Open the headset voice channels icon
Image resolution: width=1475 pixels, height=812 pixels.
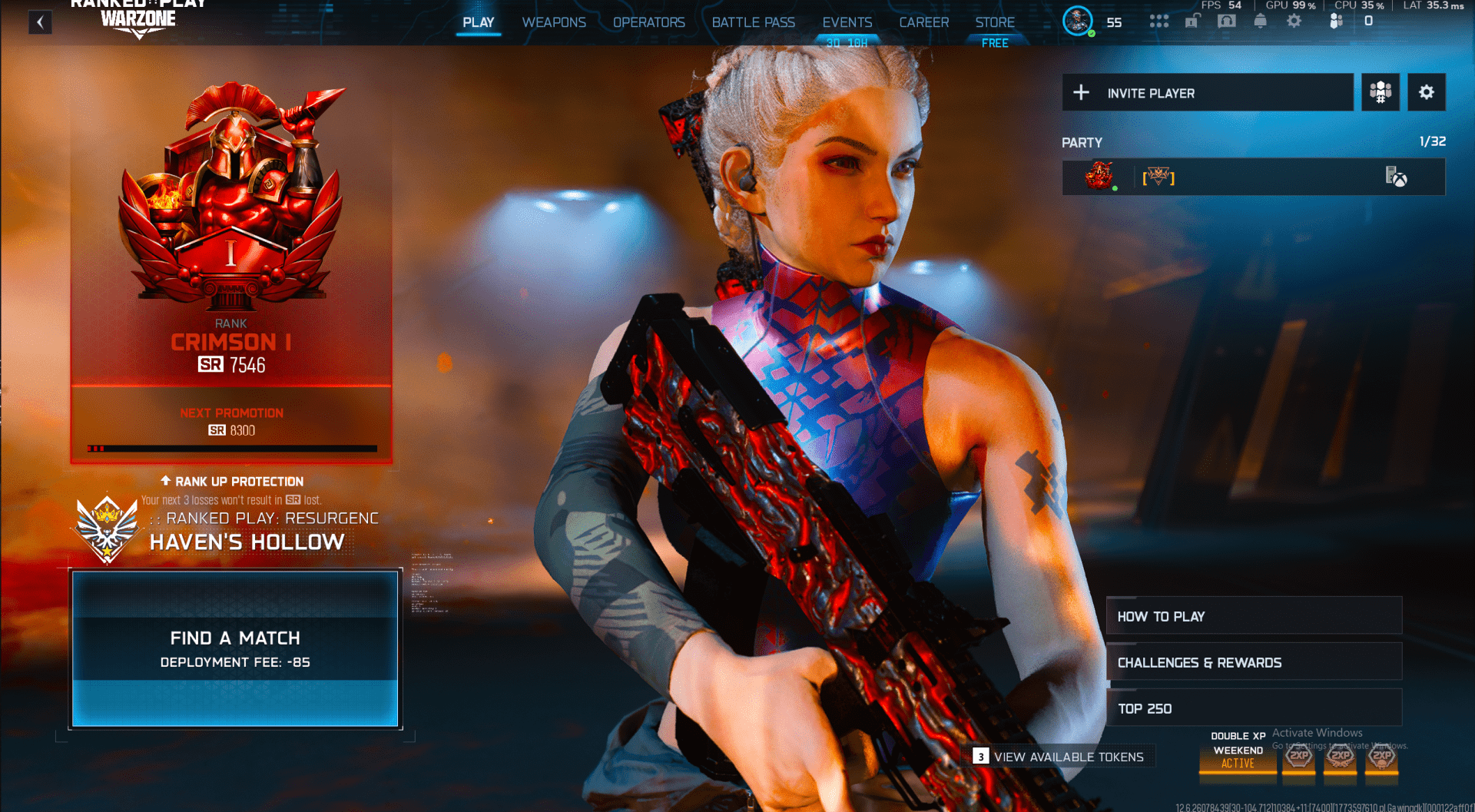click(x=1227, y=21)
